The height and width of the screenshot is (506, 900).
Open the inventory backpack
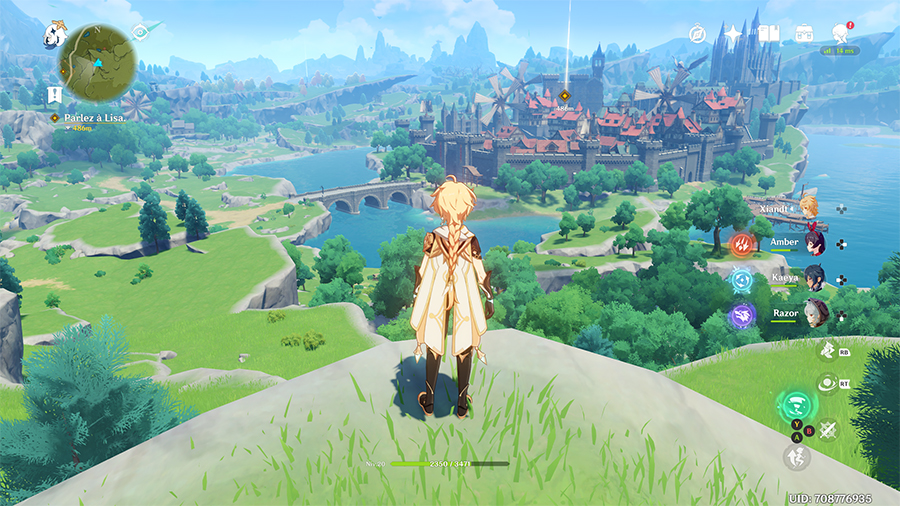point(803,35)
